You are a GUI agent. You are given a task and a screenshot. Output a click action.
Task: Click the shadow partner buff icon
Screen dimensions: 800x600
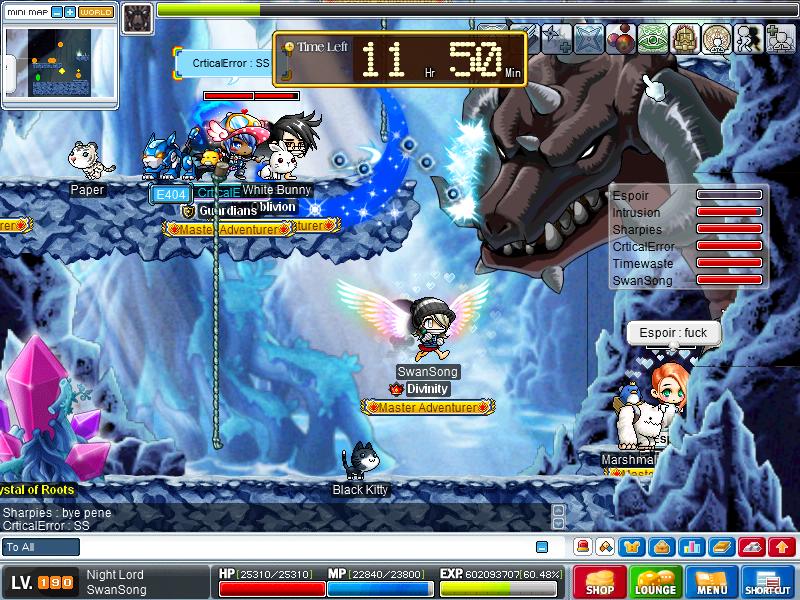click(x=746, y=38)
